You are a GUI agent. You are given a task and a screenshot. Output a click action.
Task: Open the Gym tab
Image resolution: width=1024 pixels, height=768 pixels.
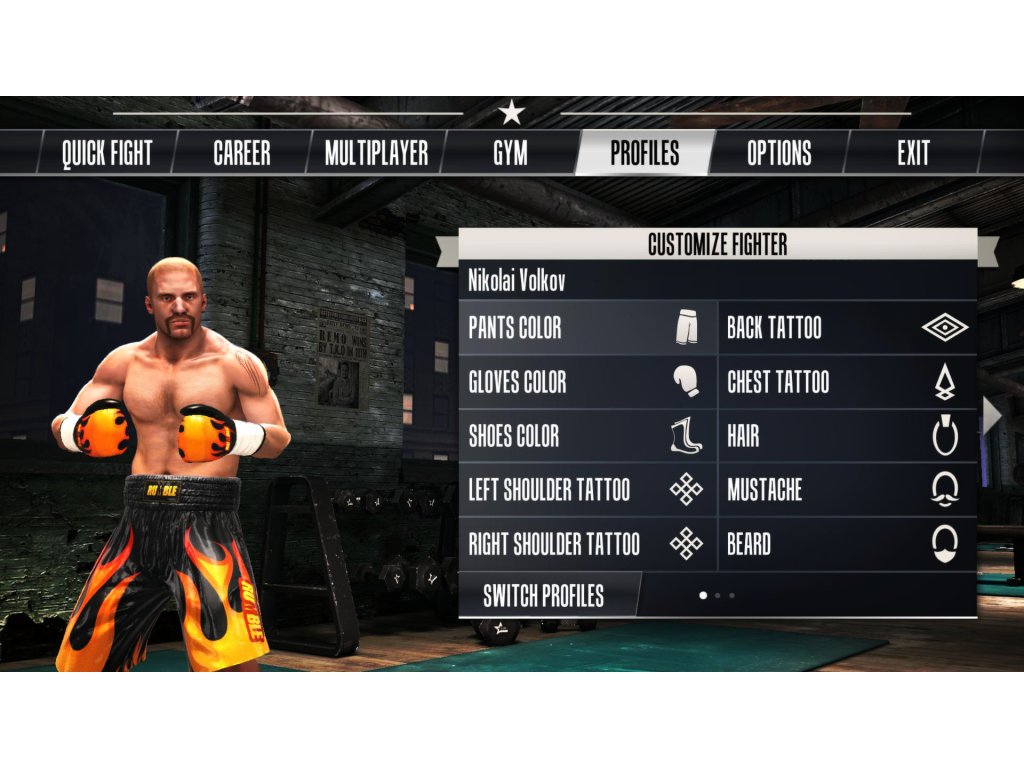(x=510, y=153)
